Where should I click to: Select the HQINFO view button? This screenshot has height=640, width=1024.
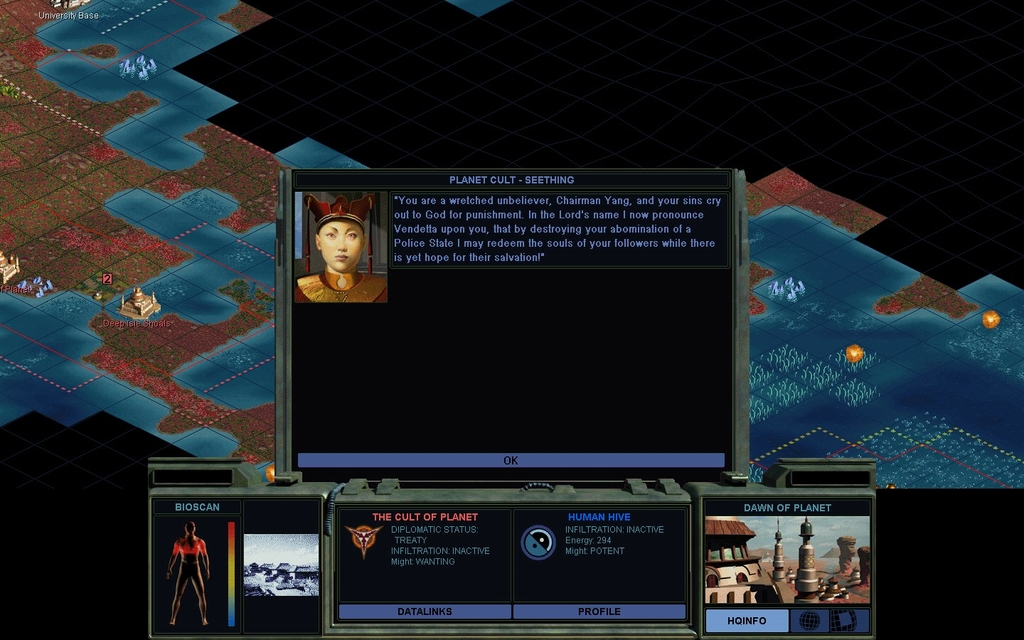pos(746,621)
